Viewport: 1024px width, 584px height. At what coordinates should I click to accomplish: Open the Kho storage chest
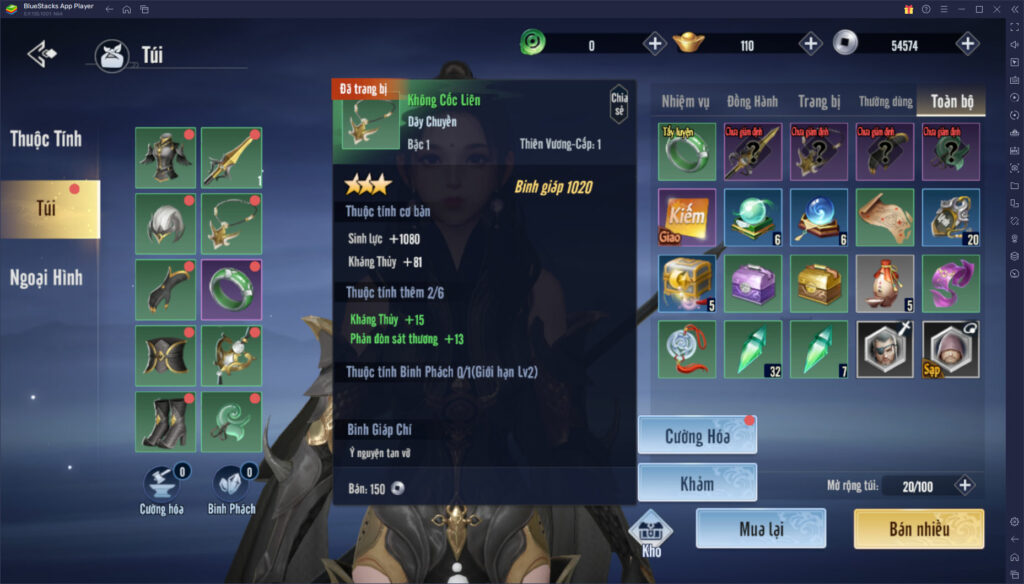[651, 531]
